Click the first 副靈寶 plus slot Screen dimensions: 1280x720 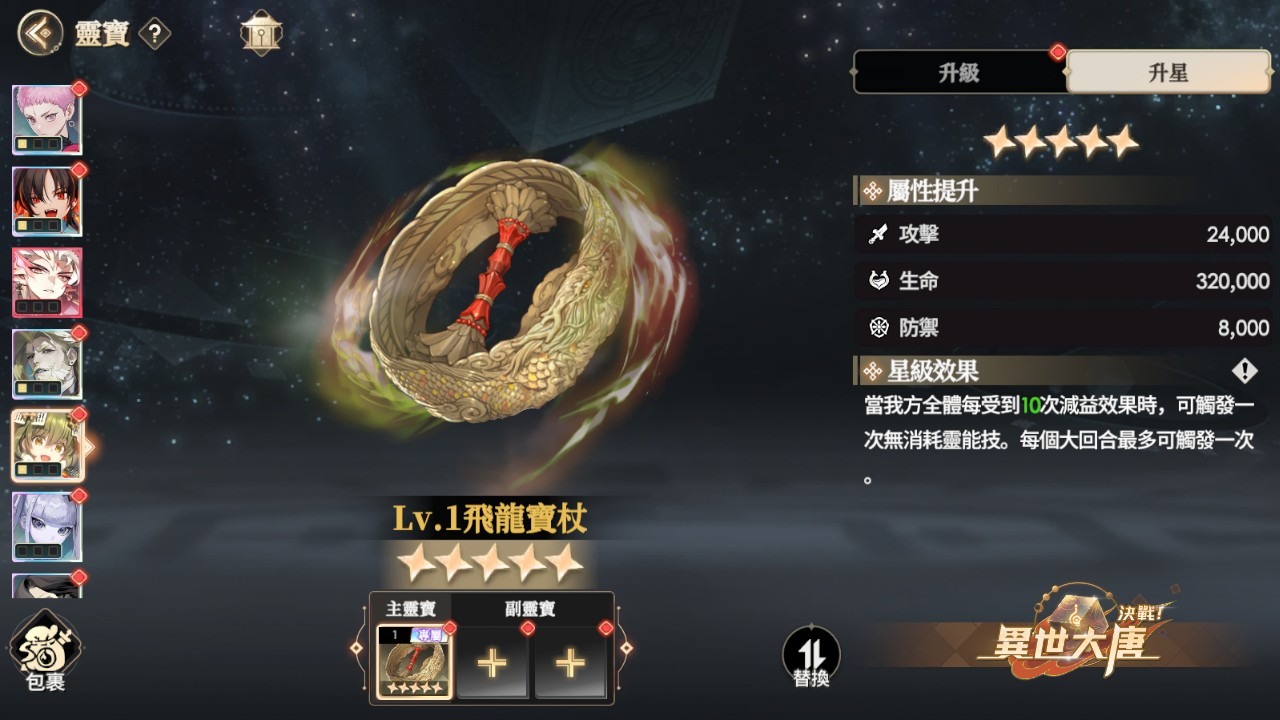(x=493, y=663)
